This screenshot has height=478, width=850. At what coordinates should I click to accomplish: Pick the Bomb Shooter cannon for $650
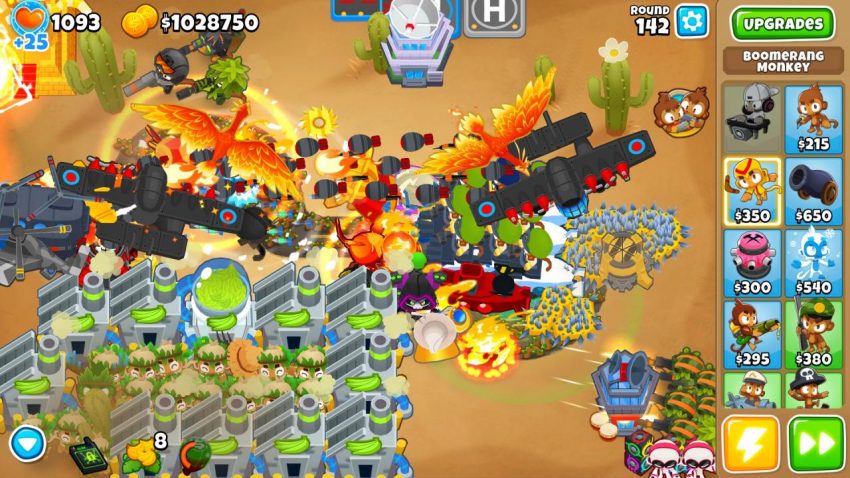click(x=813, y=190)
